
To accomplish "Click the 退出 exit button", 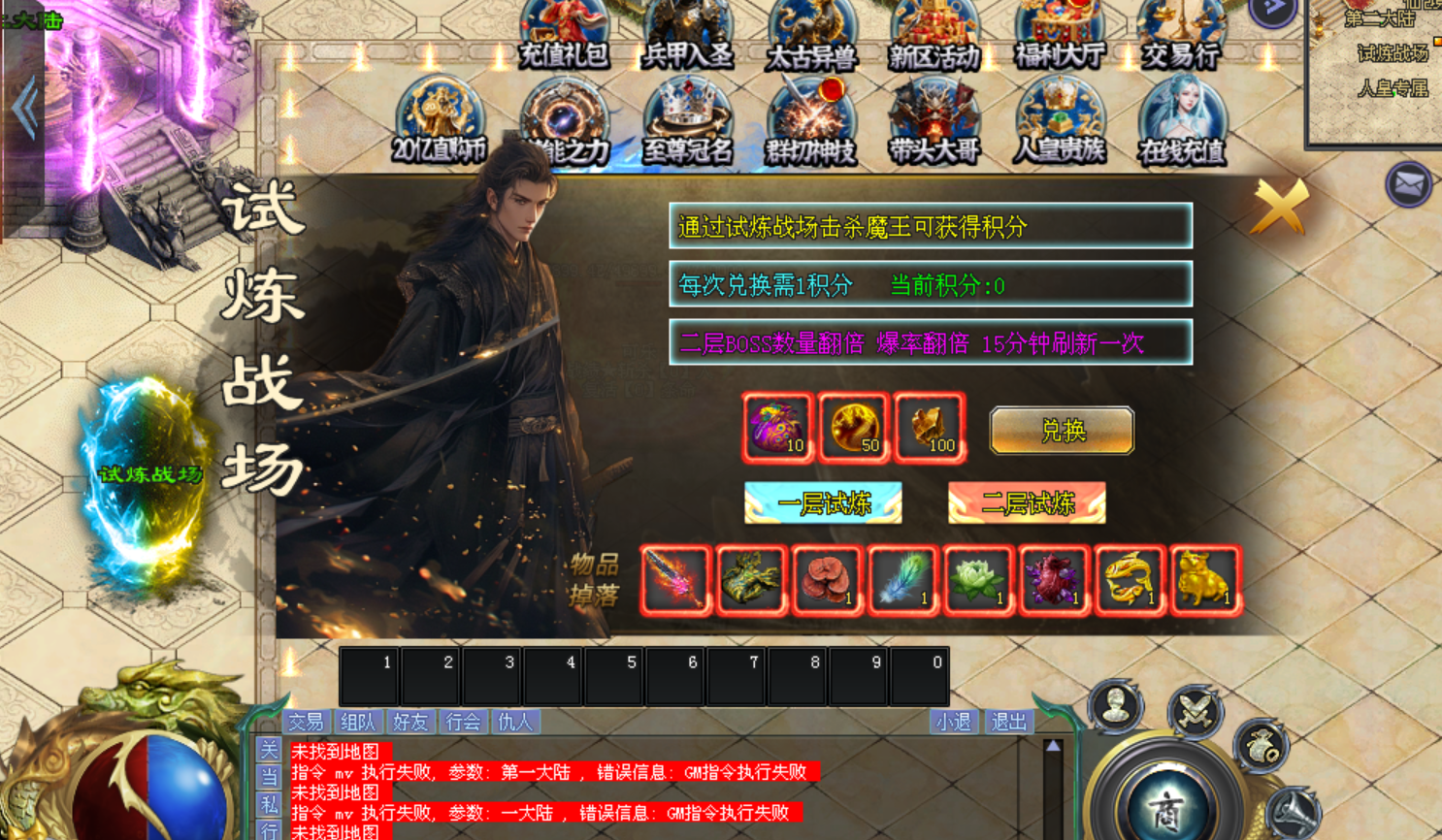I will 1008,722.
